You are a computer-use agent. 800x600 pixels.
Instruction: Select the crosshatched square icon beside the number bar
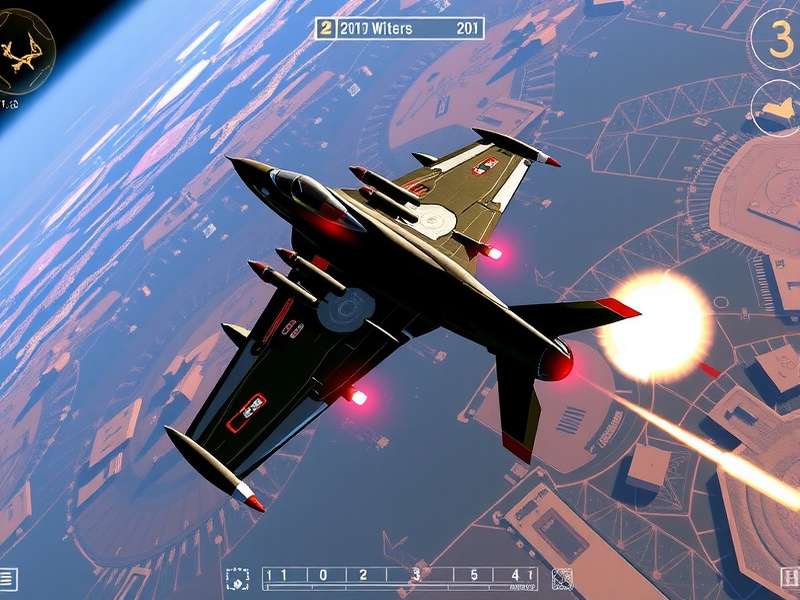coord(562,578)
